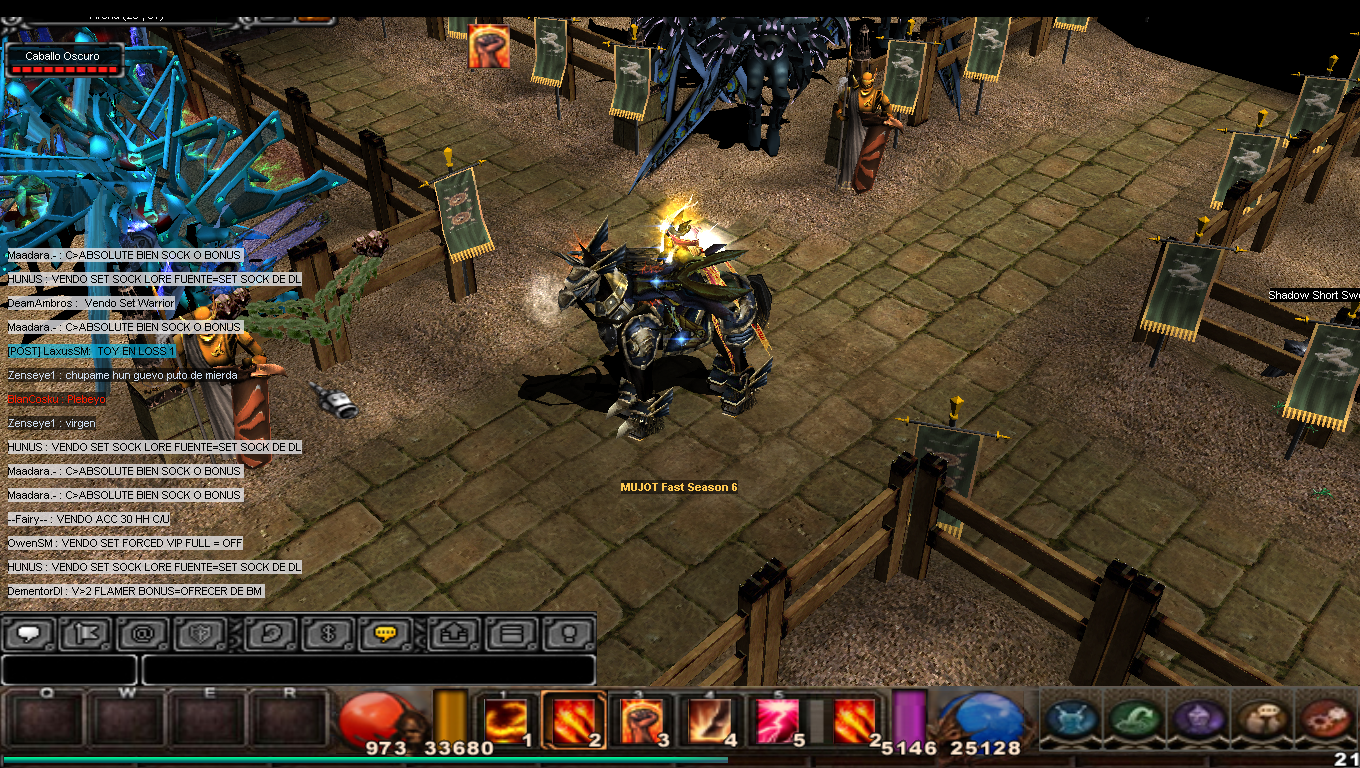
Task: Open the speech bubble chat button
Action: [28, 634]
